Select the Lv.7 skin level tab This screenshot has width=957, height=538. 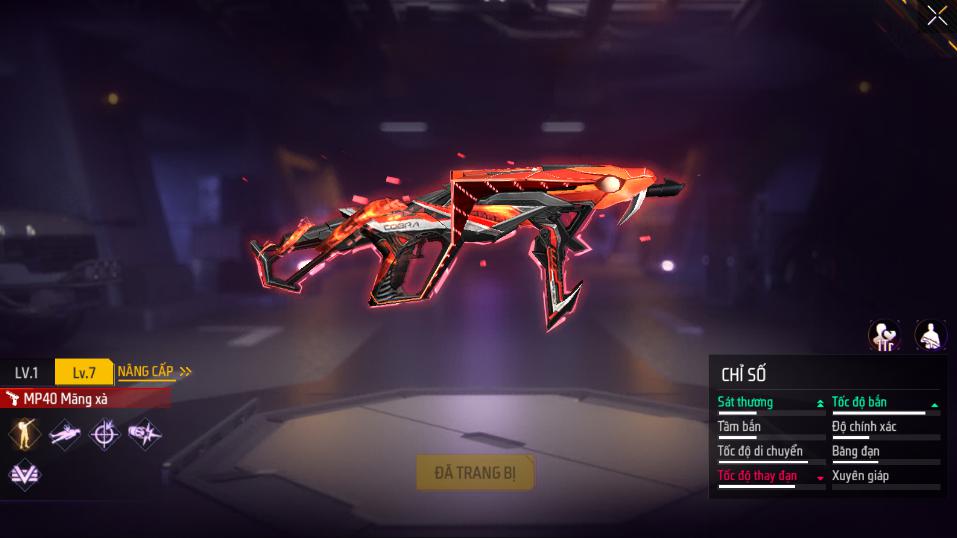pos(84,373)
